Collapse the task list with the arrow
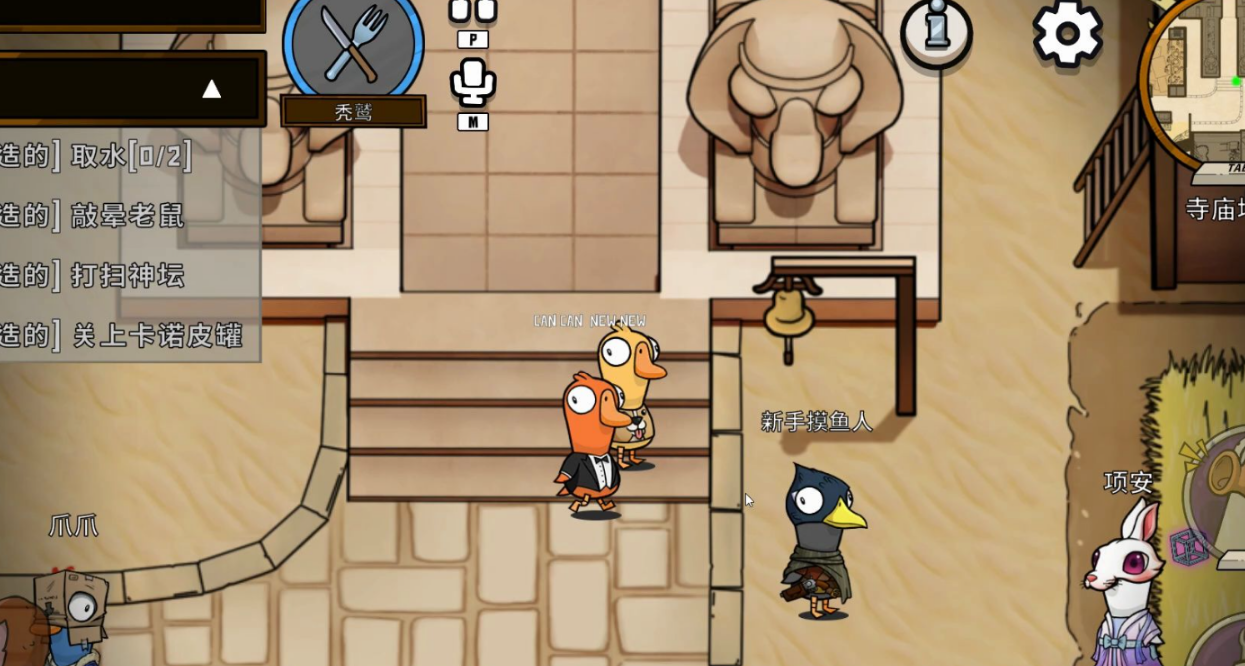Screen dimensions: 1245x666 click(x=211, y=89)
